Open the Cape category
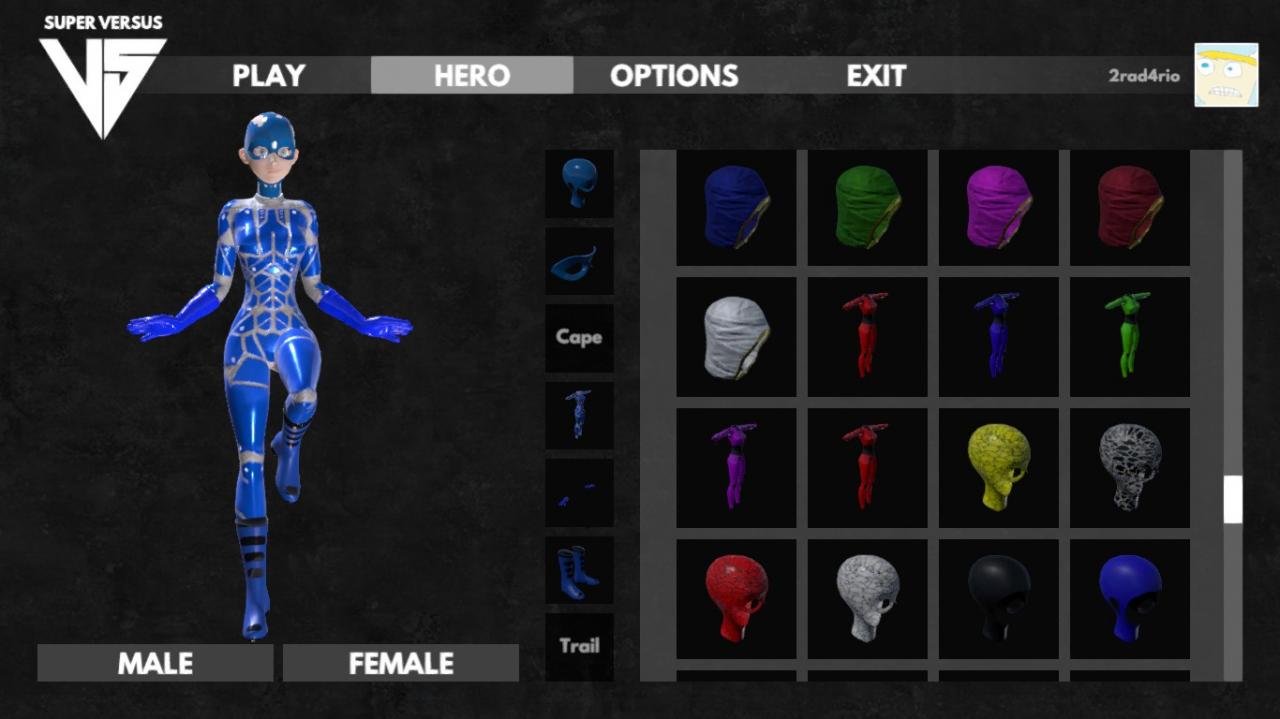Viewport: 1280px width, 719px height. [x=579, y=337]
